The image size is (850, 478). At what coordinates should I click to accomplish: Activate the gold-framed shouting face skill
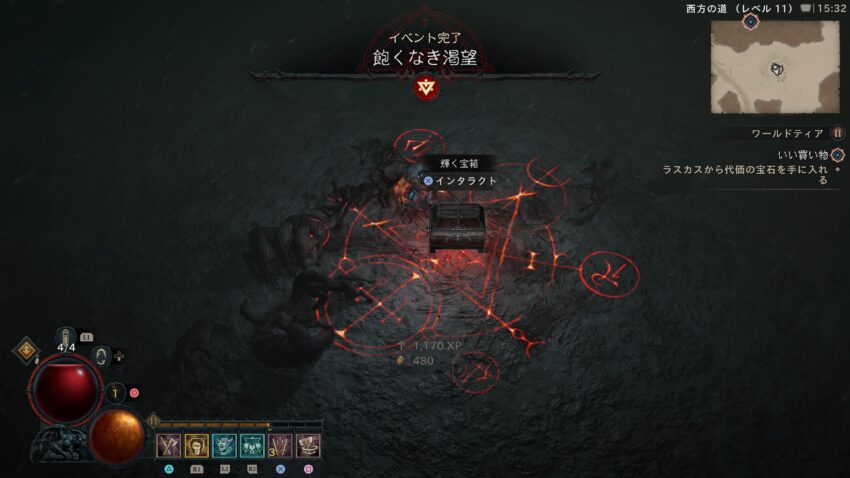(x=196, y=446)
